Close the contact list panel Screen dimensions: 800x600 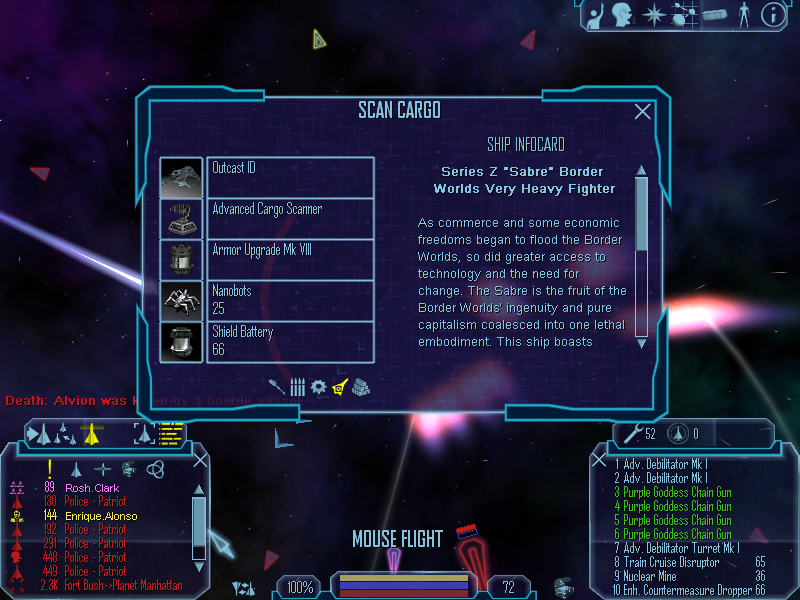pyautogui.click(x=200, y=460)
